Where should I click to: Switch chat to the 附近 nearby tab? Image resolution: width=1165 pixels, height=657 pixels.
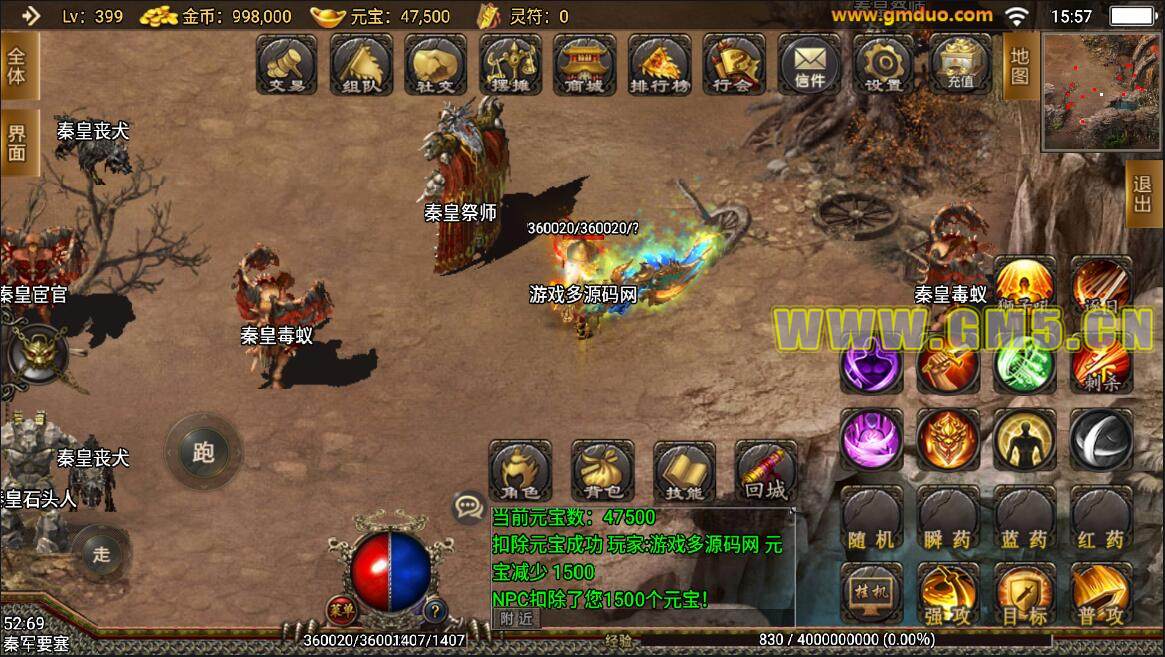(x=517, y=618)
